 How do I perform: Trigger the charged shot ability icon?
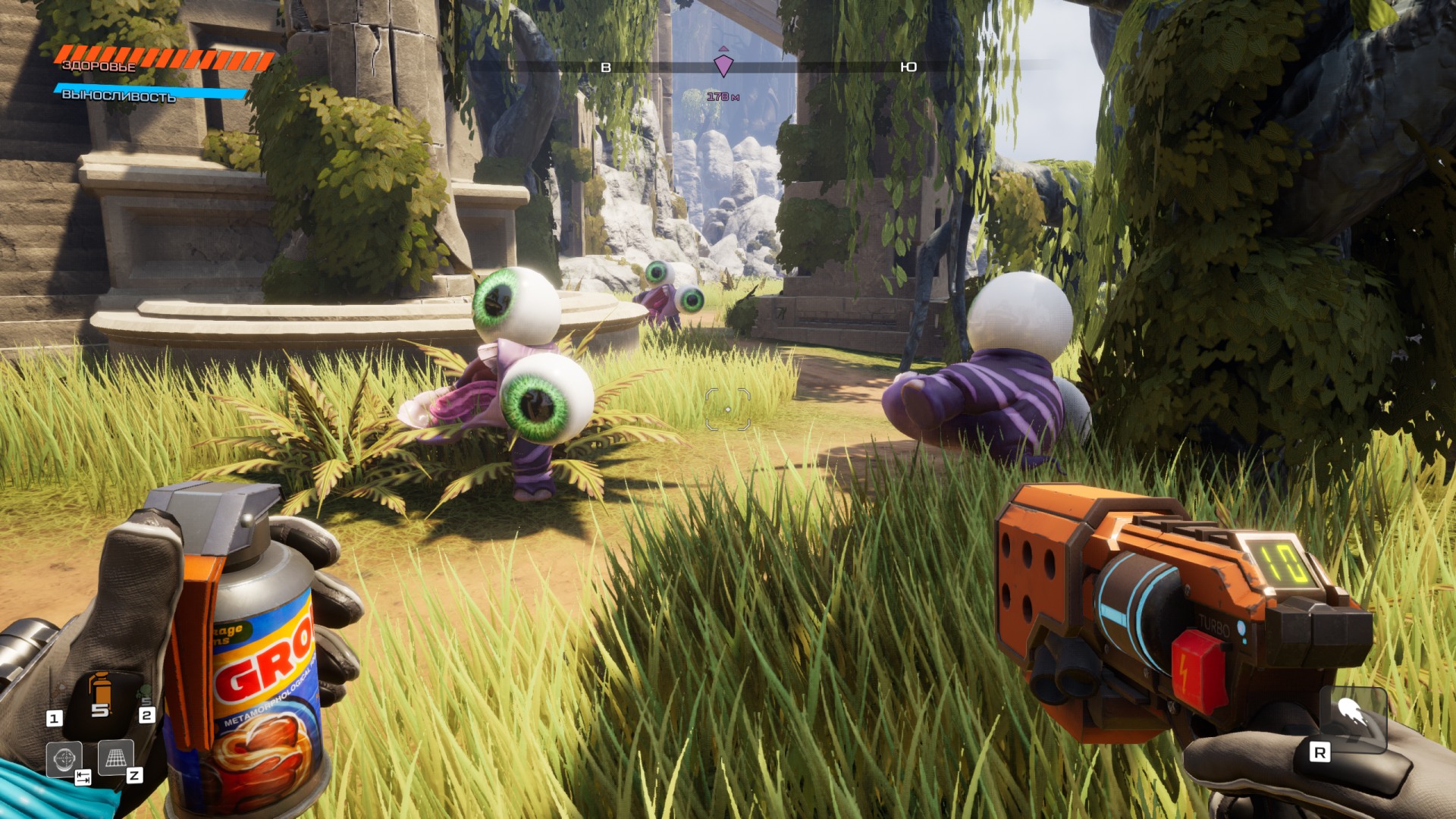1352,716
